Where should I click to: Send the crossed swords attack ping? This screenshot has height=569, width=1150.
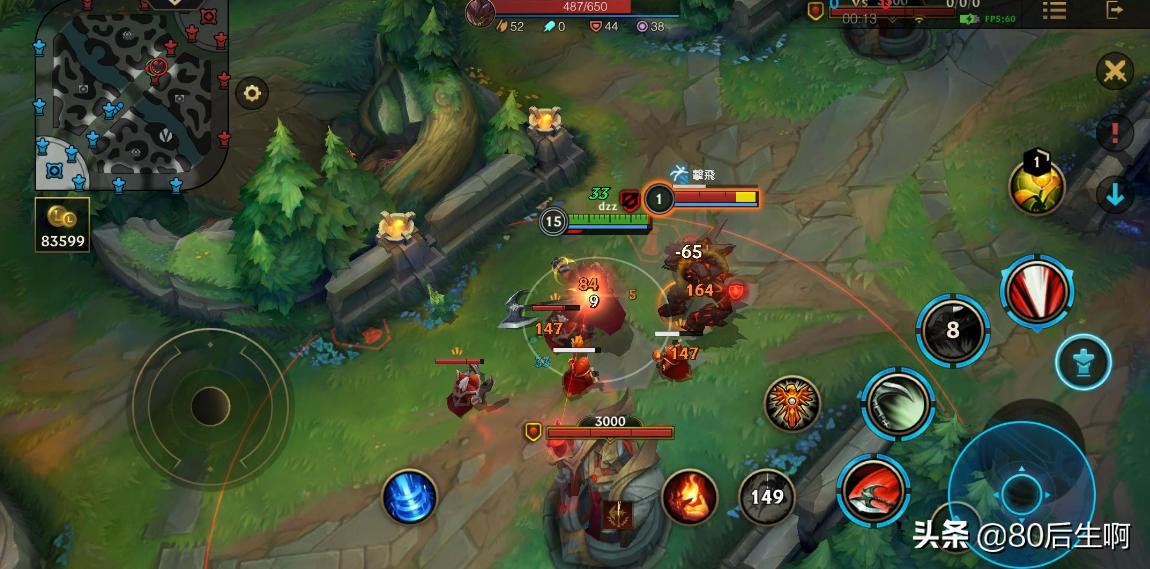click(1114, 71)
